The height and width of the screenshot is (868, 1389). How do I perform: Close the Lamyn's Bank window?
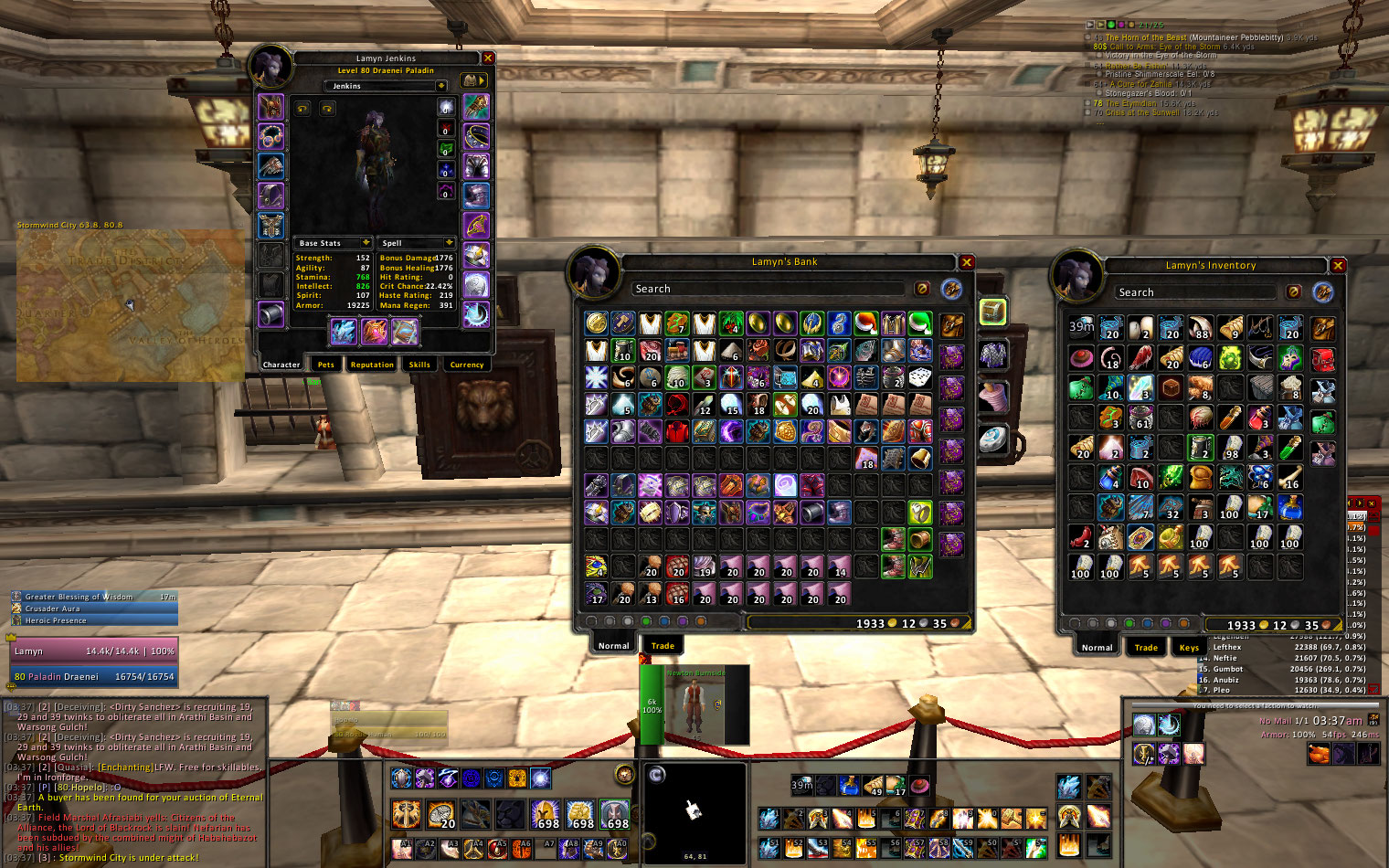966,262
